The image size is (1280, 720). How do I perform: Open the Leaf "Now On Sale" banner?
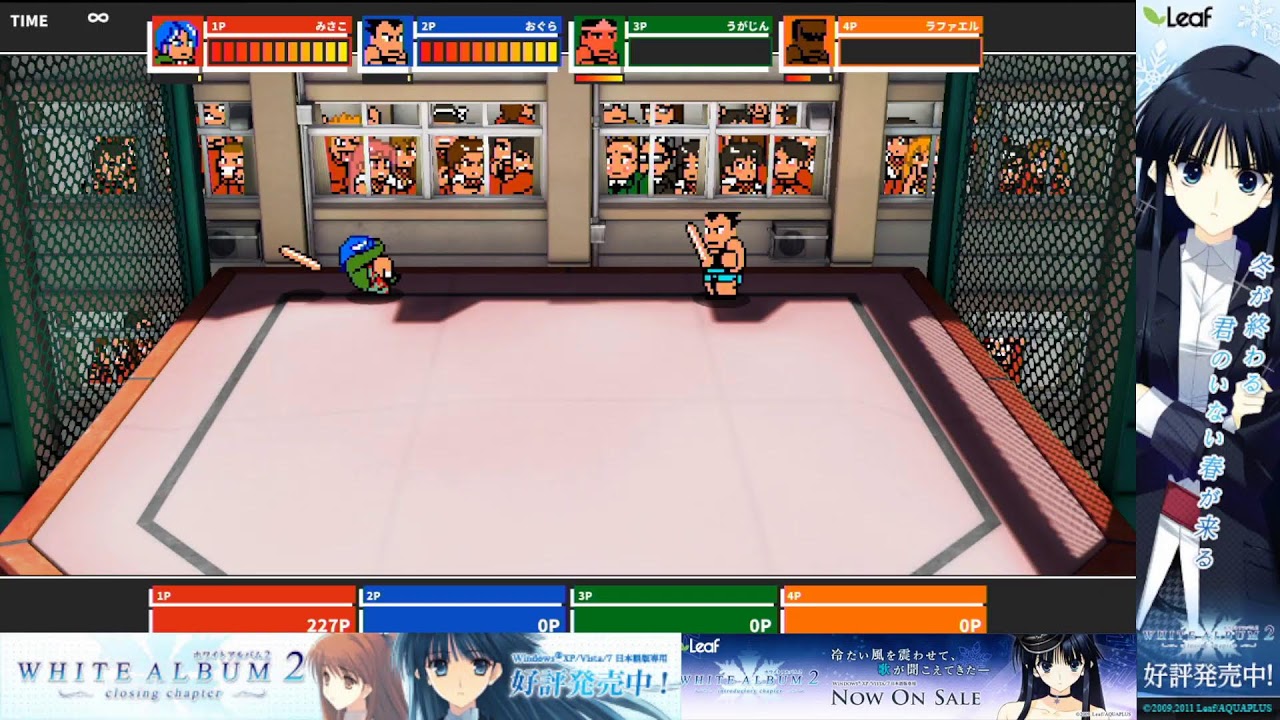point(908,676)
